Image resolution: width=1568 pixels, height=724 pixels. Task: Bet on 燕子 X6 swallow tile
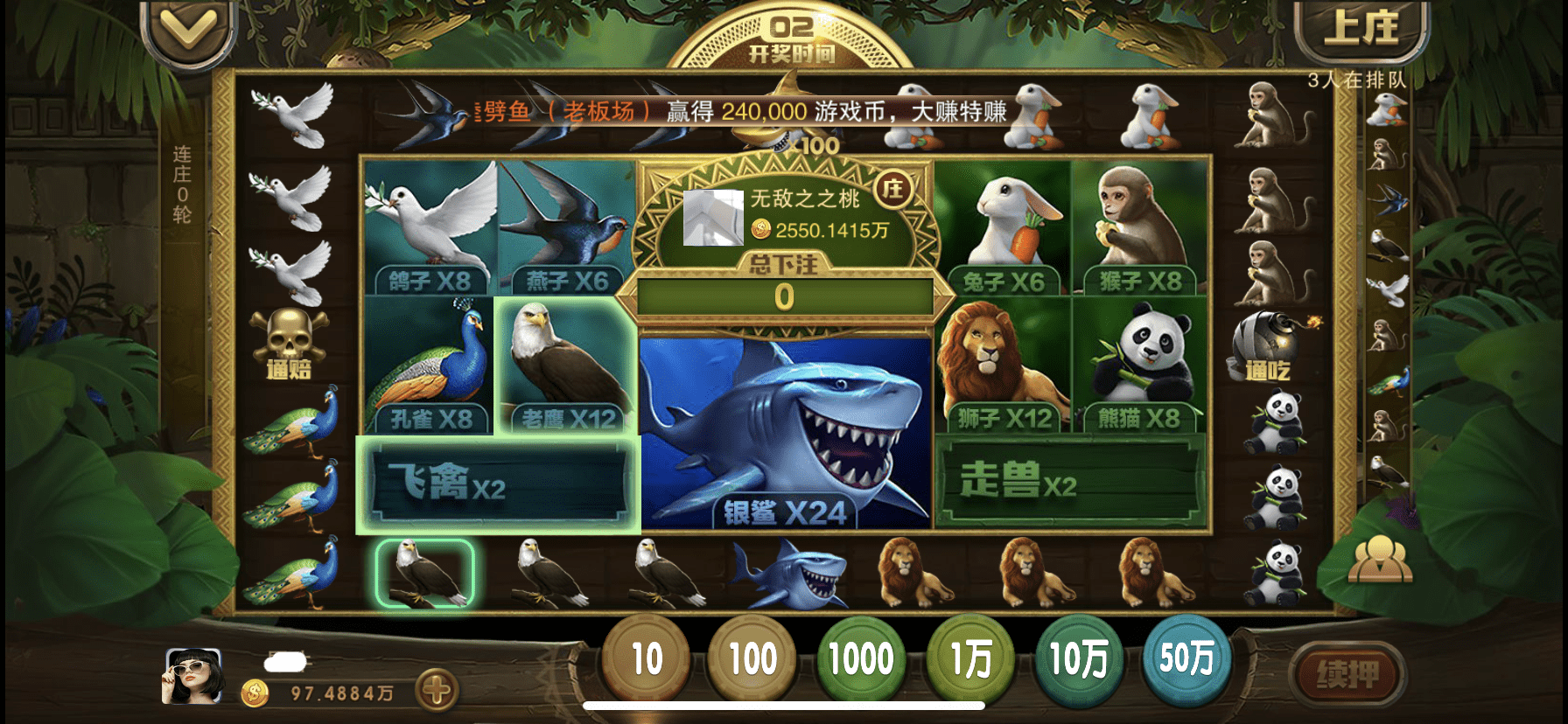[x=566, y=226]
